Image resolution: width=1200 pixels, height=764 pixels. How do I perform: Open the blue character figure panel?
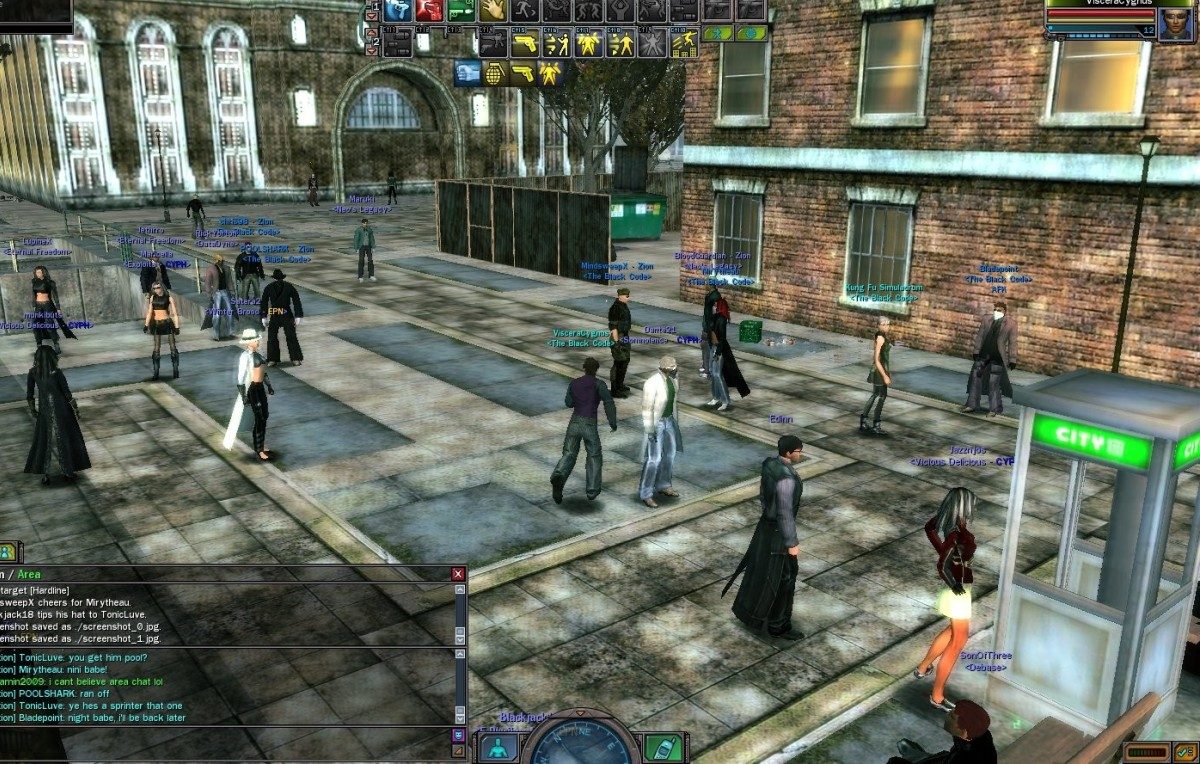pos(498,748)
